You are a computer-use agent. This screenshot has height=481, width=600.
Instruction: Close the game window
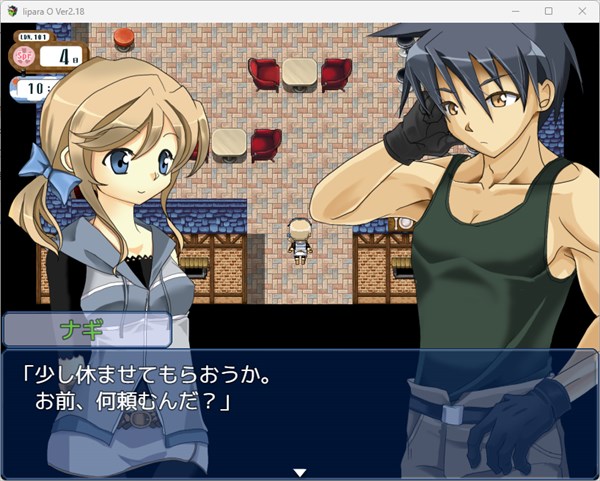point(579,11)
